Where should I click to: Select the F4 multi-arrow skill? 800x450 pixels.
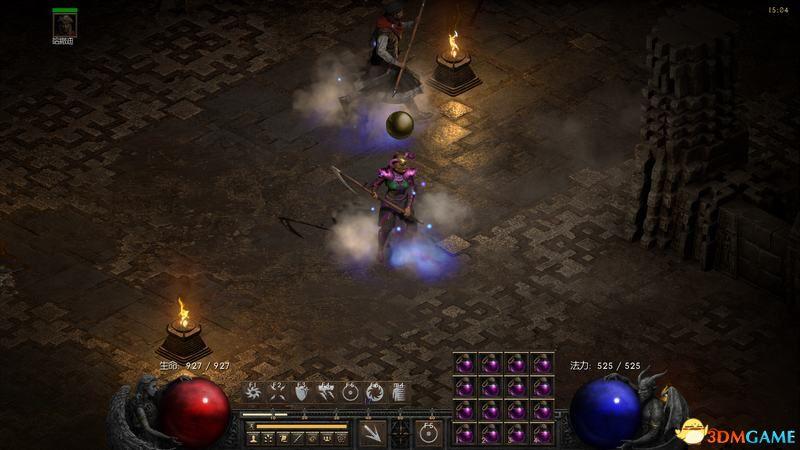[325, 392]
